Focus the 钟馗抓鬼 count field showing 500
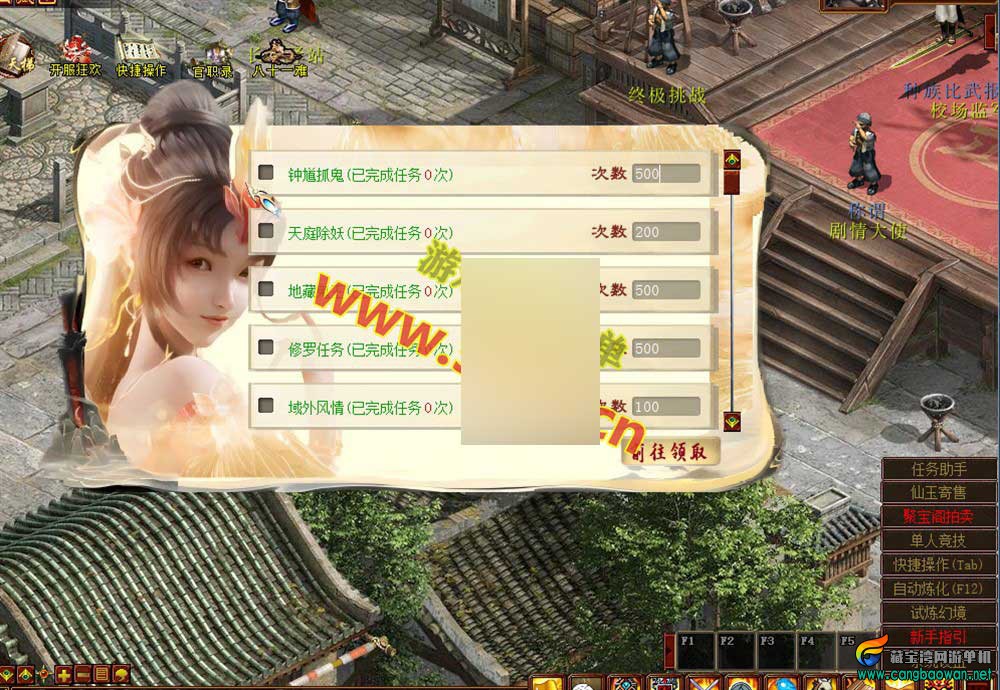This screenshot has height=690, width=1000. point(665,174)
